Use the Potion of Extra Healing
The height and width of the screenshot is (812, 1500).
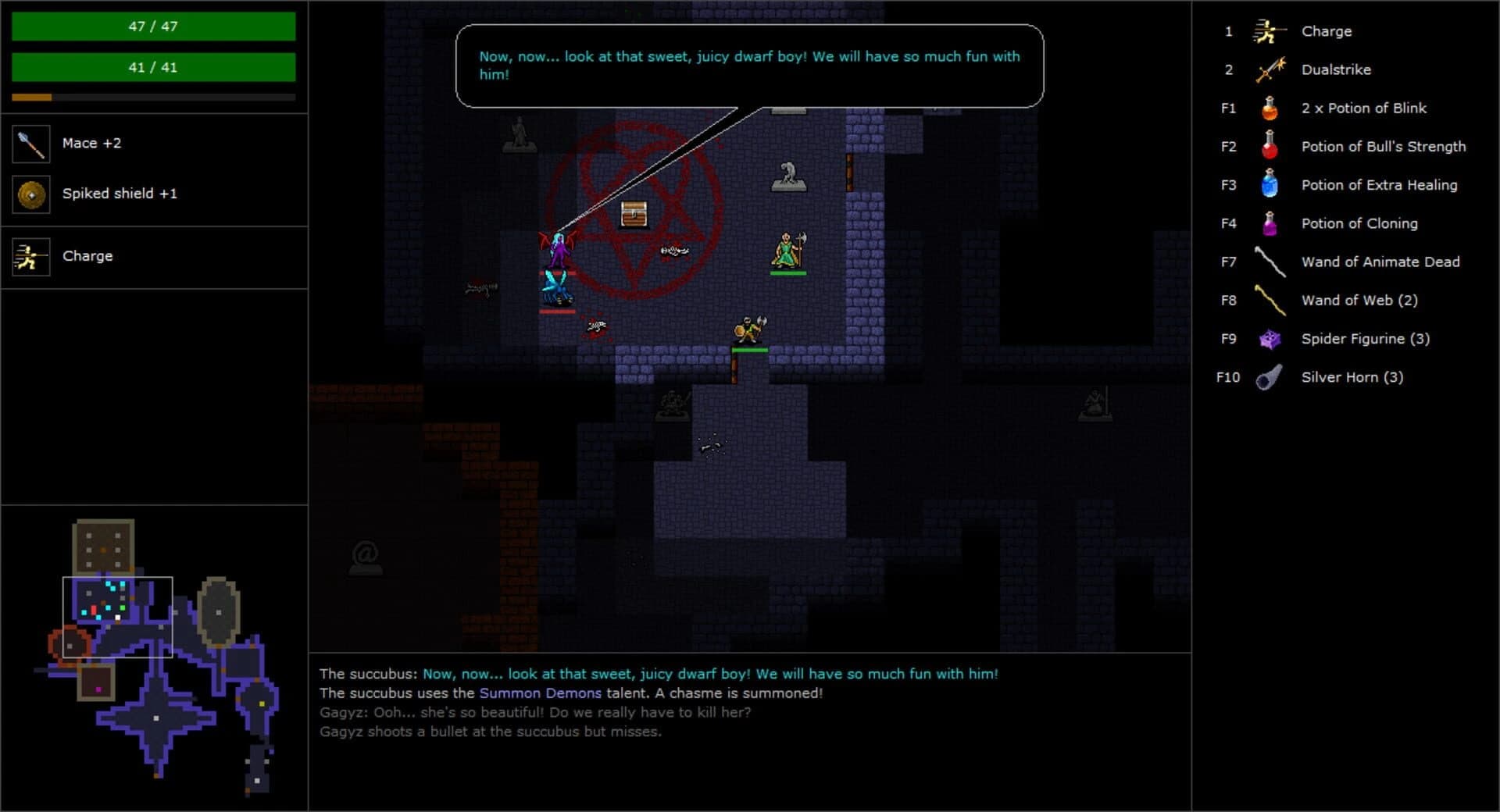(x=1268, y=185)
